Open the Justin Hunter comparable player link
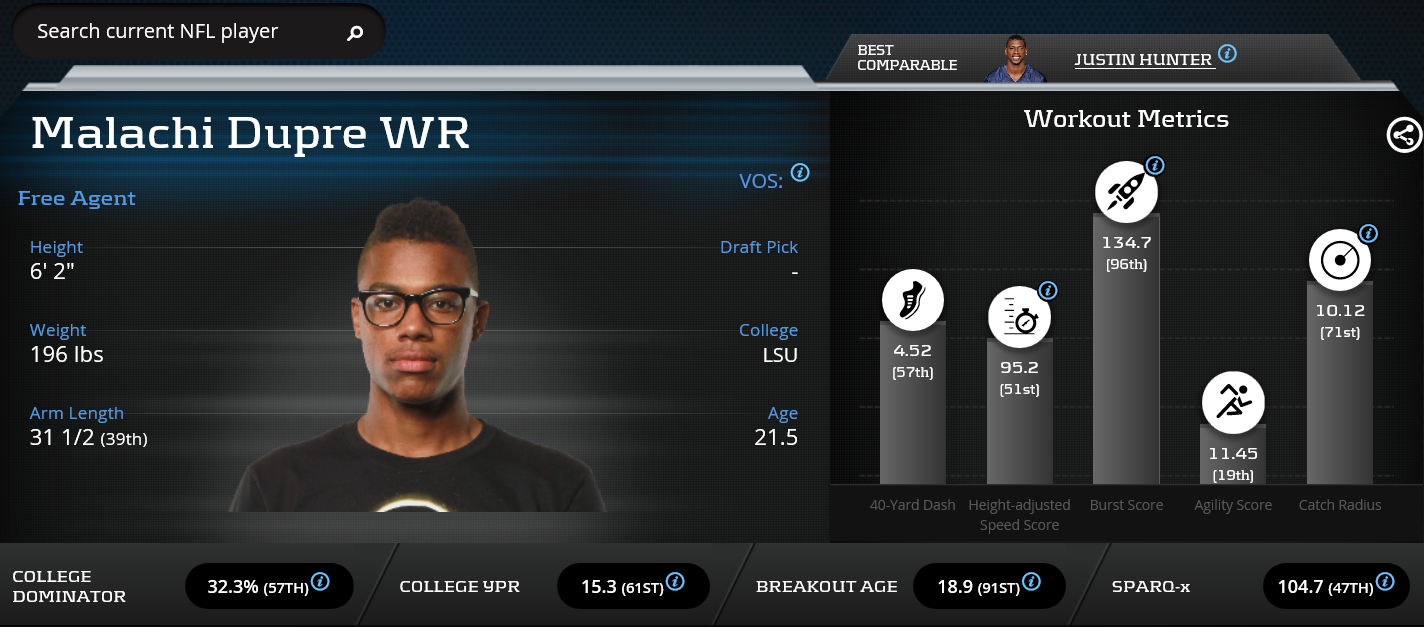 tap(1143, 60)
